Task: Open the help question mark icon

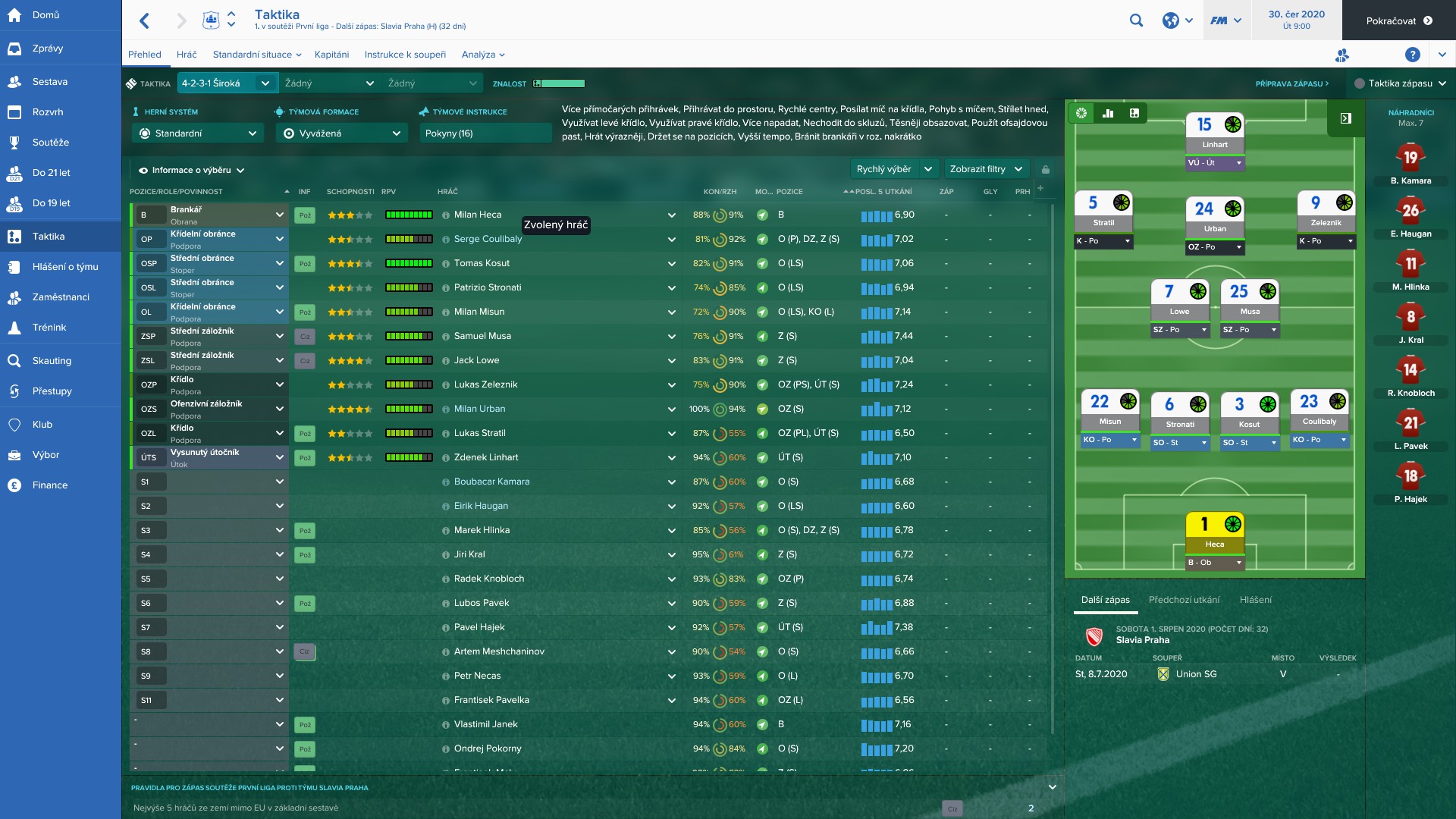Action: click(x=1412, y=55)
